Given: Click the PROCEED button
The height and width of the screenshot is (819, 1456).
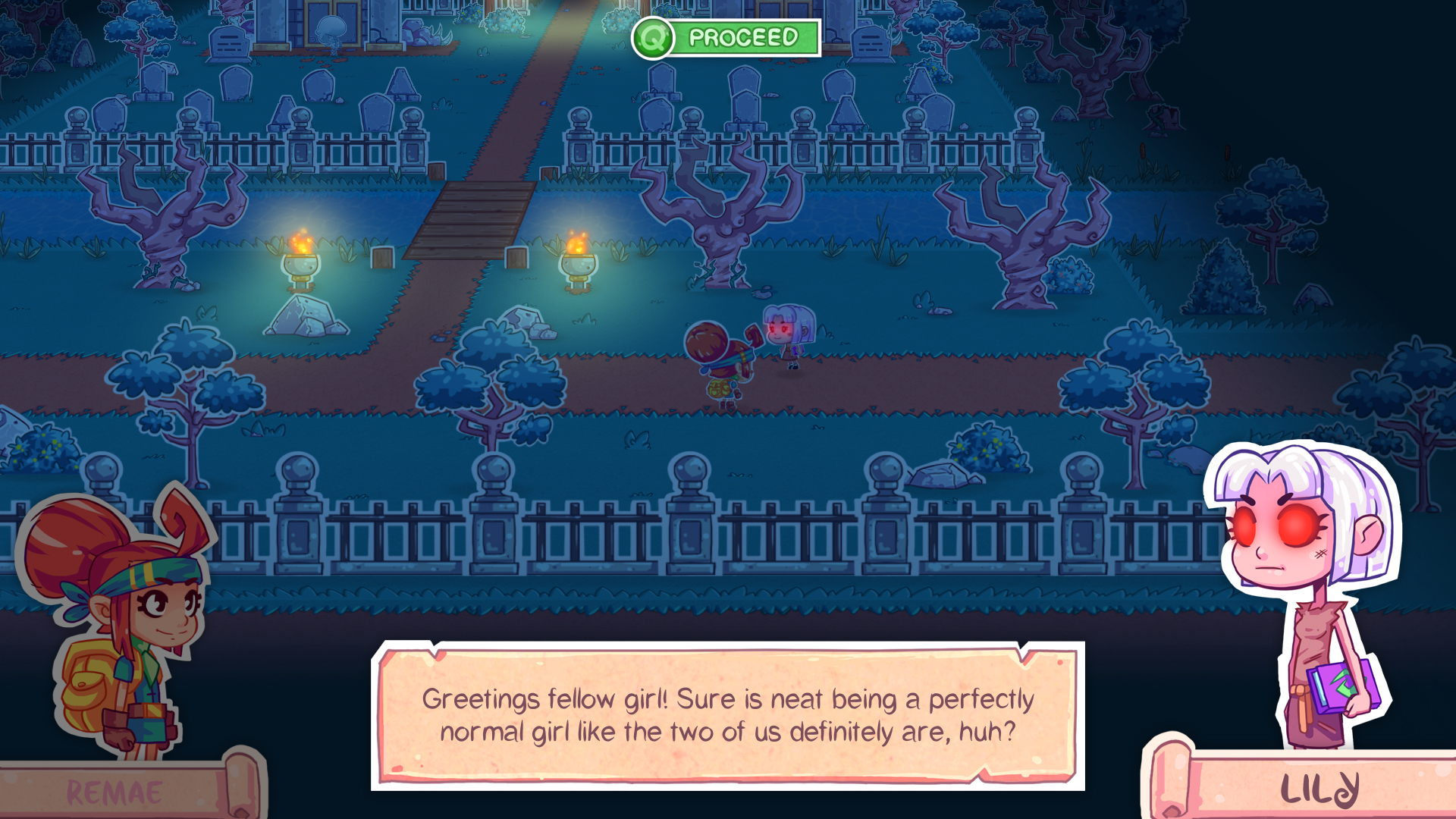Looking at the screenshot, I should (743, 36).
